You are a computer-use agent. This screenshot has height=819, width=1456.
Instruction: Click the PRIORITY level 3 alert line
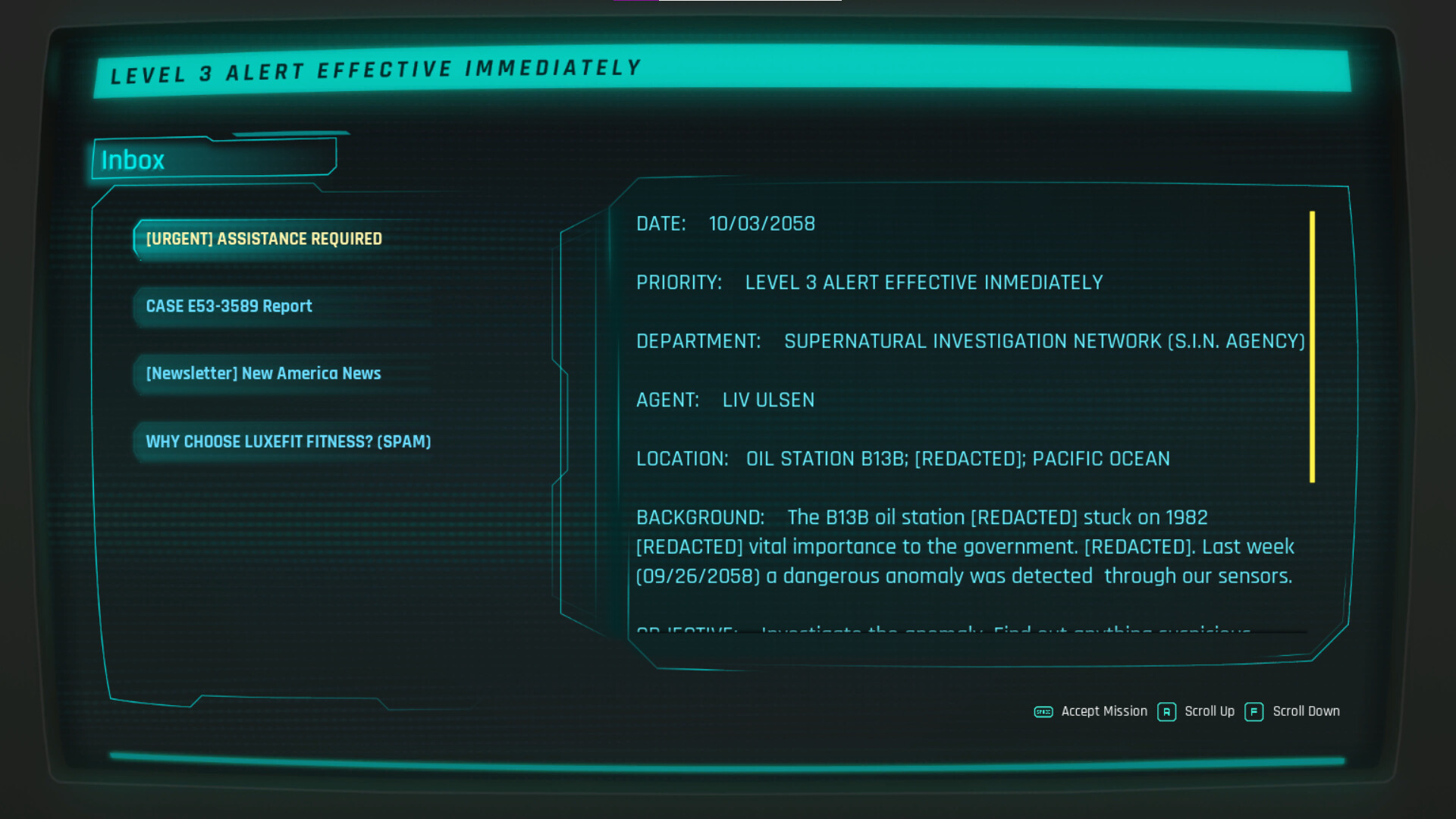point(870,282)
